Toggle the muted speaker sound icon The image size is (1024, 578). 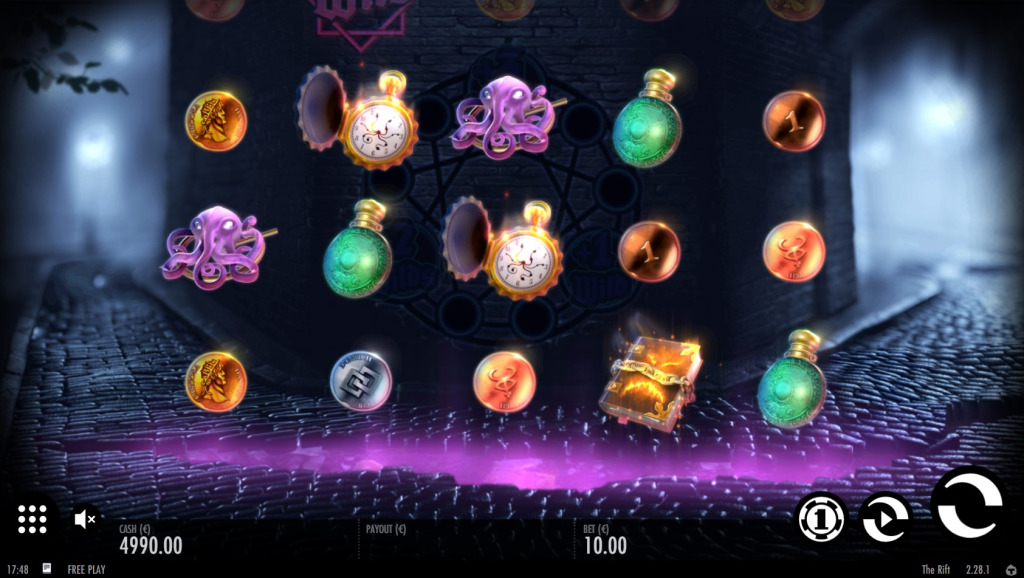85,519
